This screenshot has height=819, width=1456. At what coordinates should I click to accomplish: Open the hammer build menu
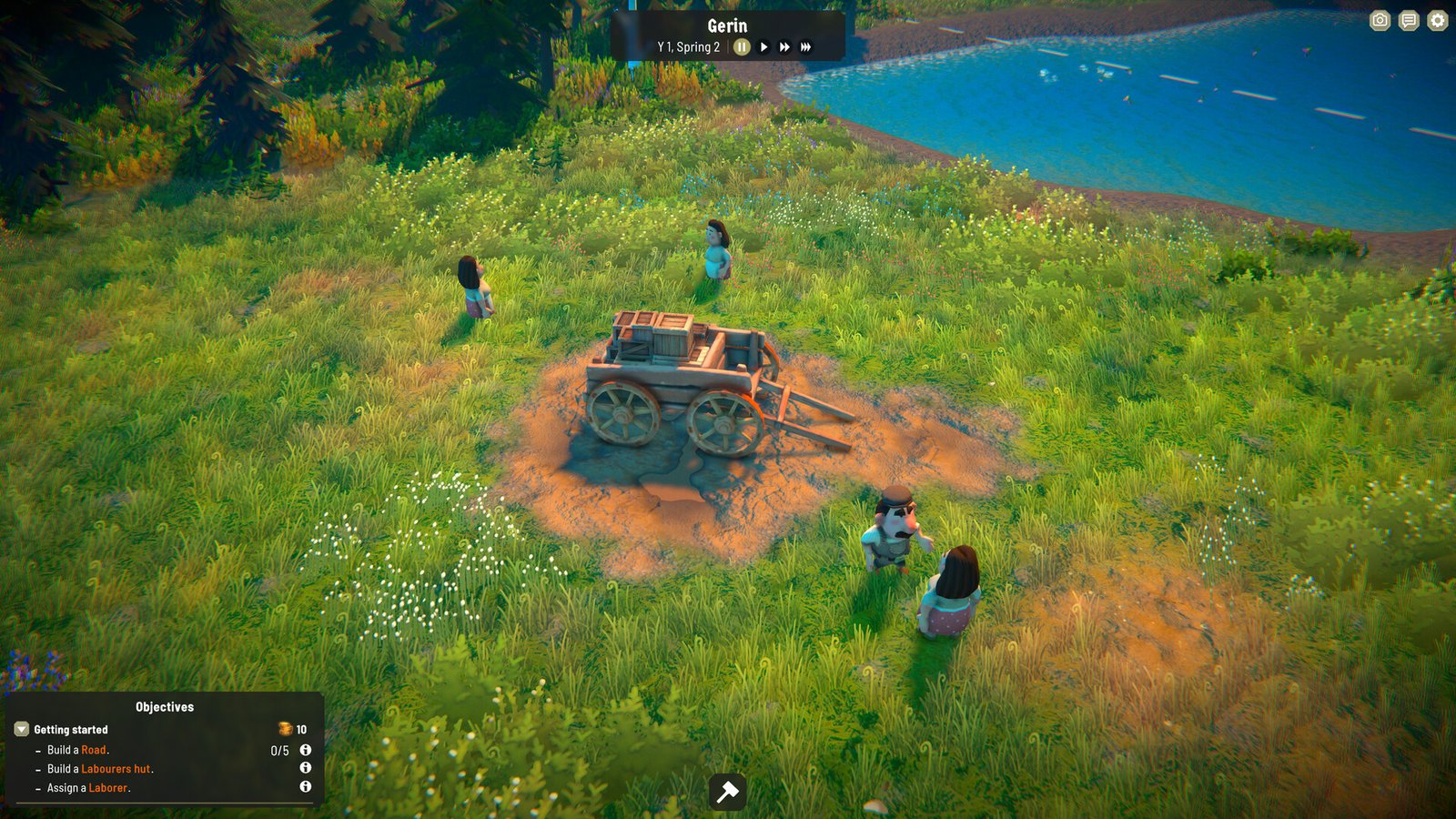click(x=728, y=792)
